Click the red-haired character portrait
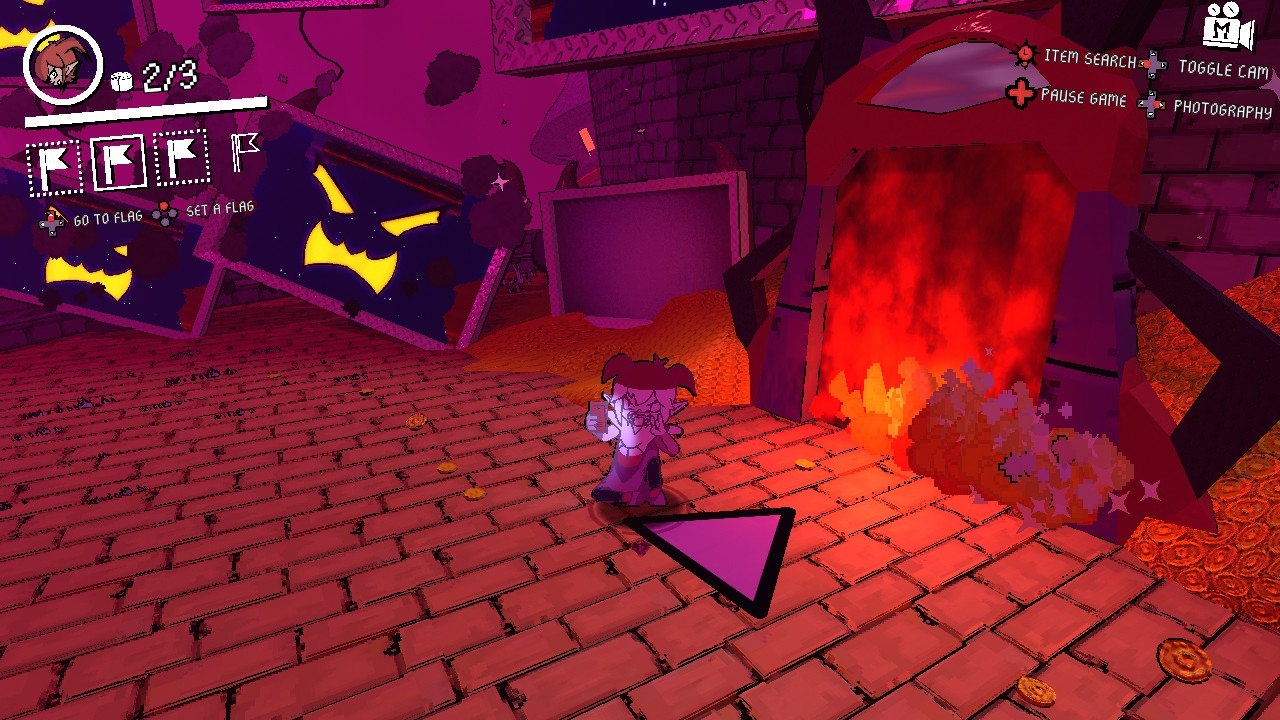 pos(63,65)
